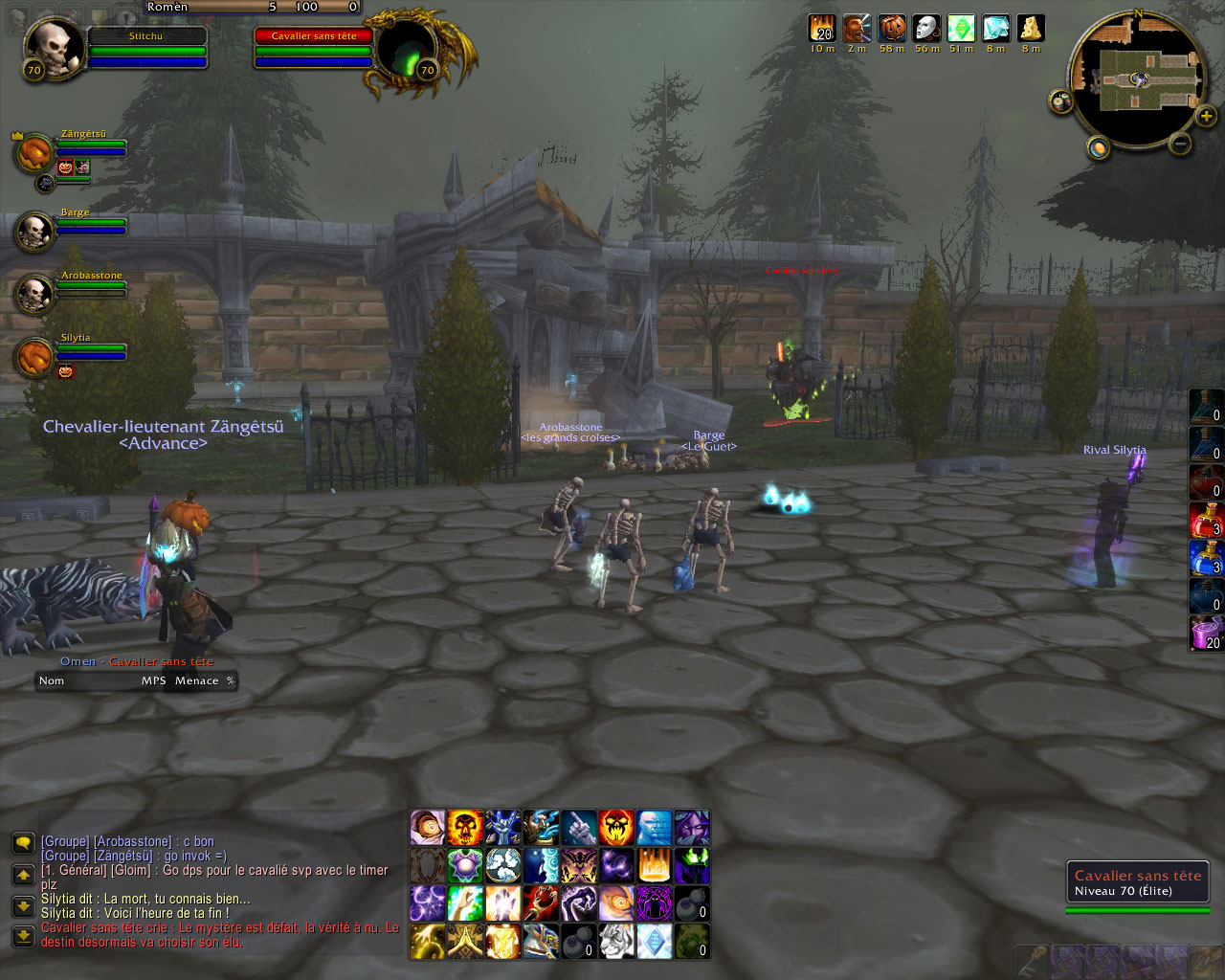Click the Cavalier sans tête target frame
Screen dimensions: 1225x980
313,46
